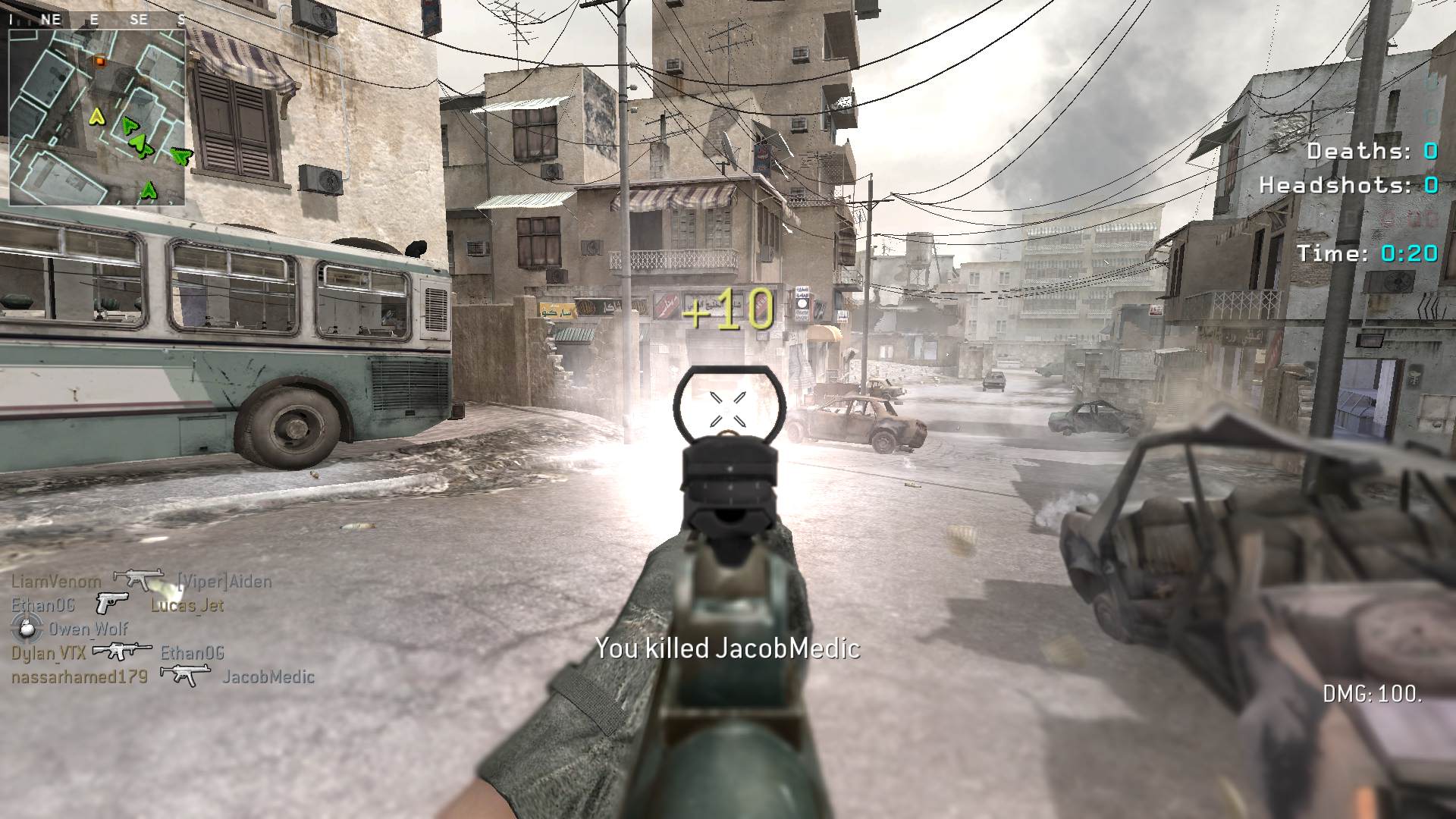The width and height of the screenshot is (1456, 819).
Task: Select the orange objective marker on the minimap
Action: point(99,61)
